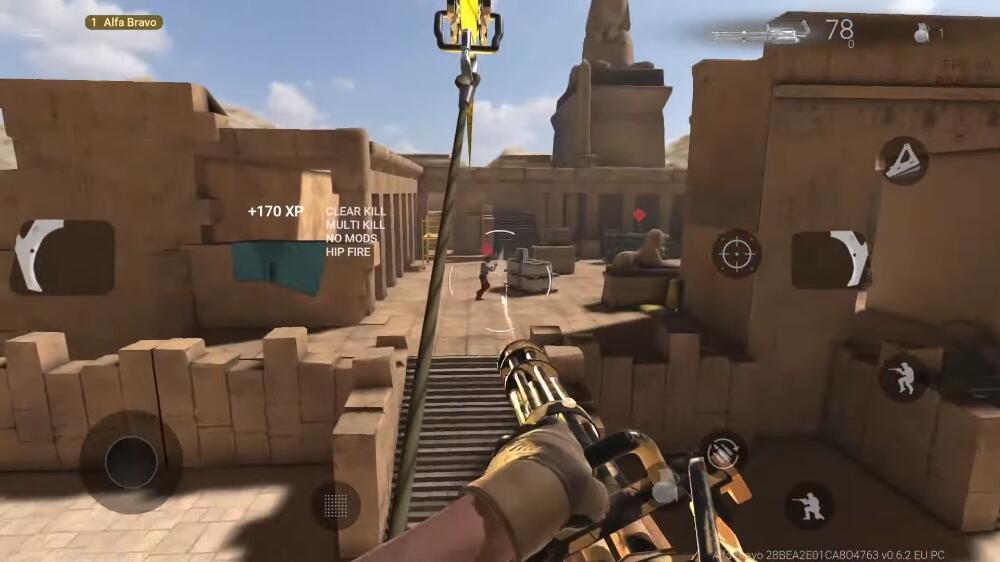Tap the left-side fire button
Viewport: 1000px width, 562px height.
[62, 257]
